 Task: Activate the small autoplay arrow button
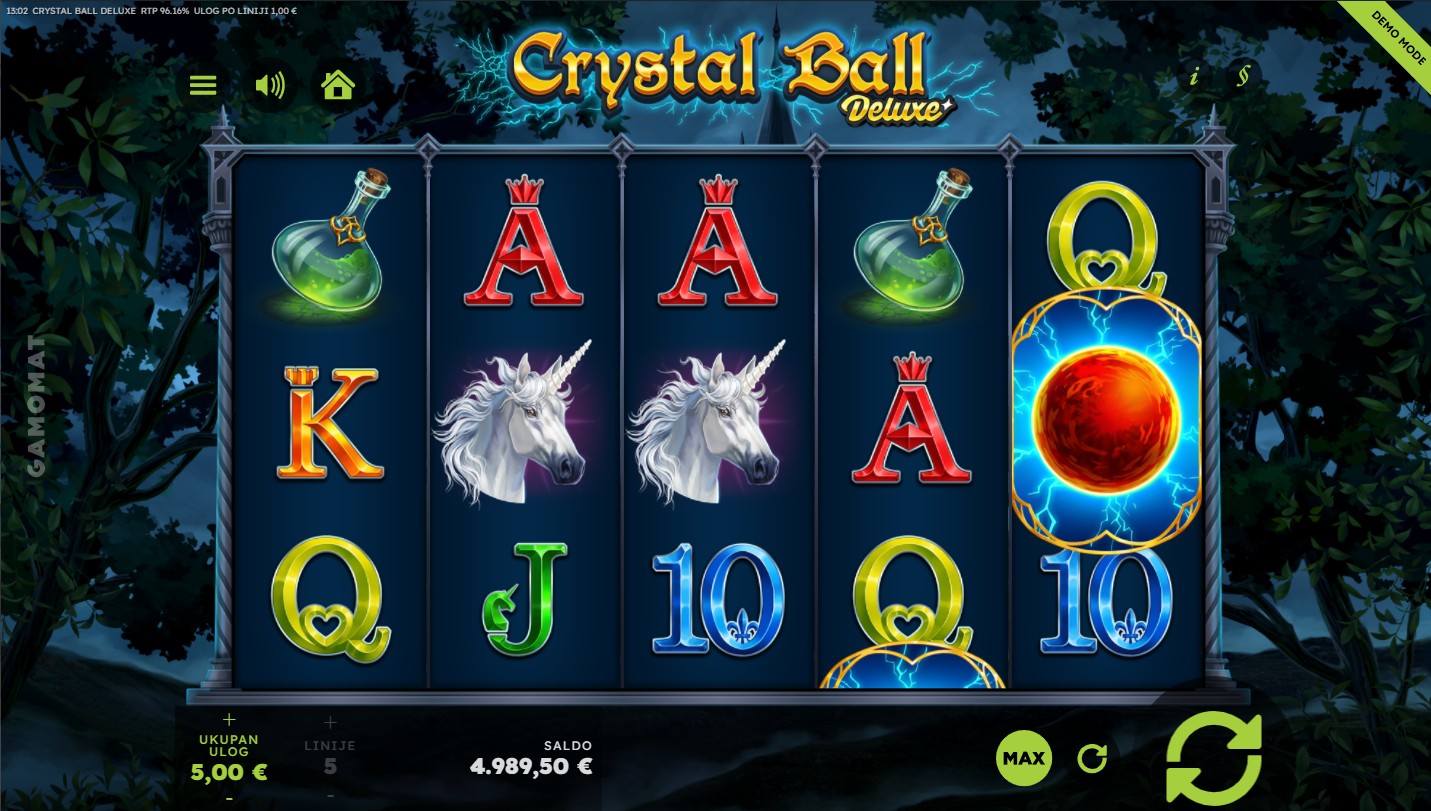tap(1092, 759)
